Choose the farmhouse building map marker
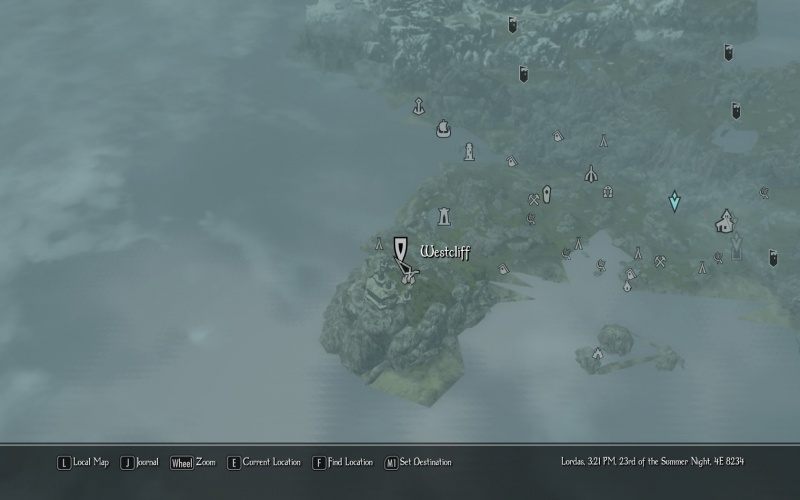 725,221
